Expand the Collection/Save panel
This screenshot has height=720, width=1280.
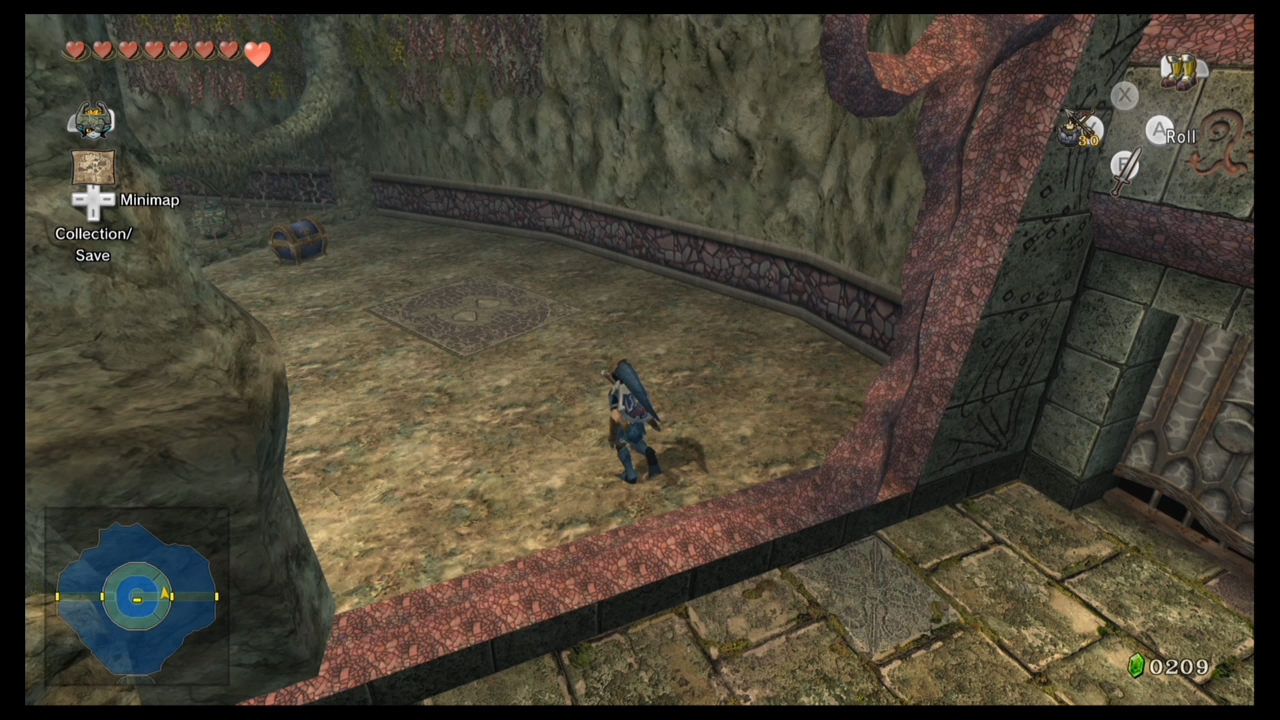[x=93, y=244]
